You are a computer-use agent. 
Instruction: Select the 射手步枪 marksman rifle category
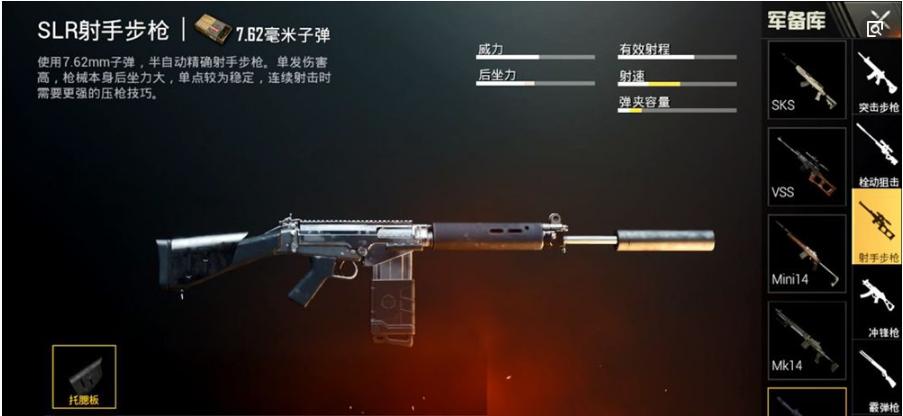877,229
